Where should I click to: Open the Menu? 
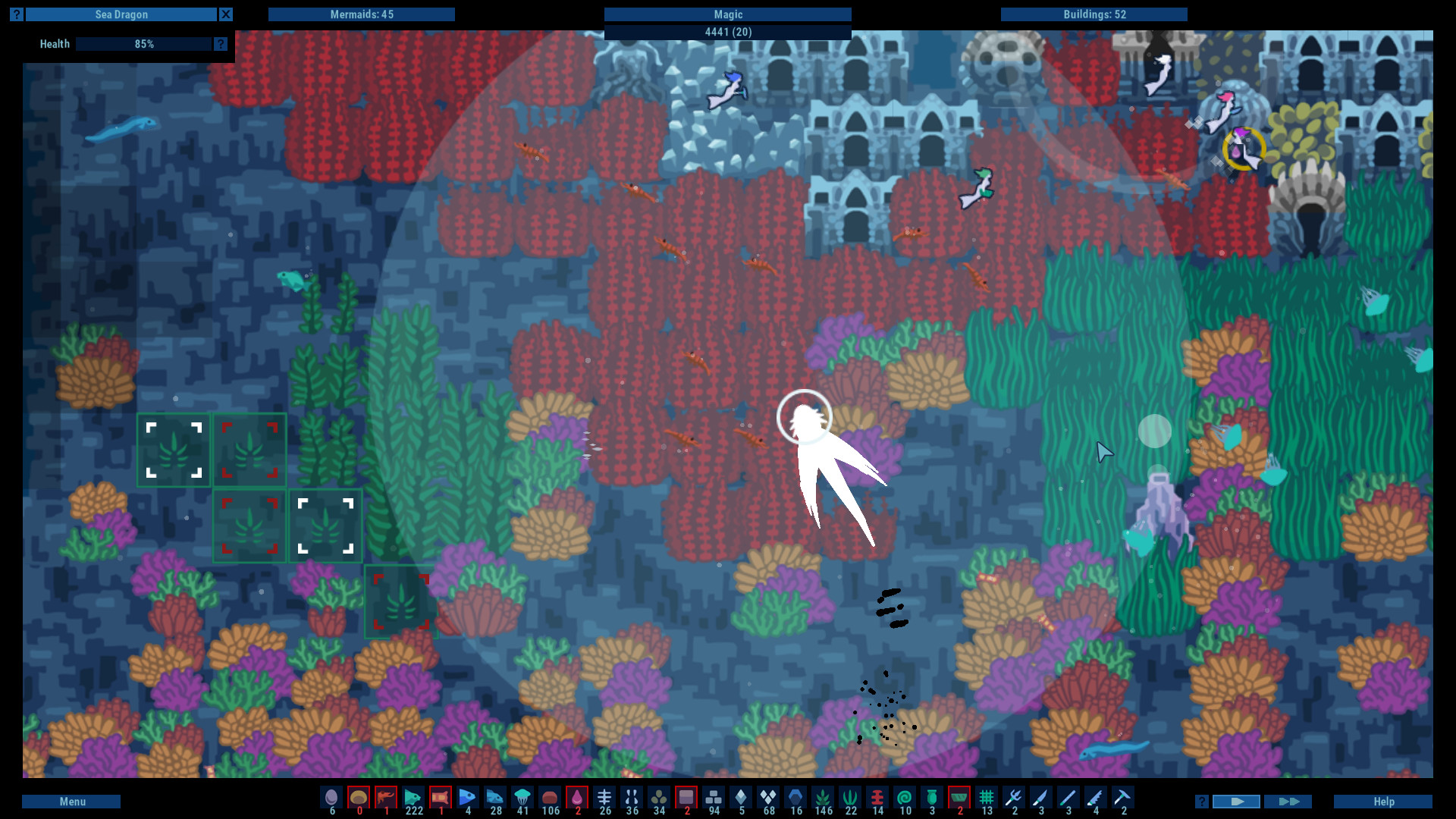click(x=72, y=801)
